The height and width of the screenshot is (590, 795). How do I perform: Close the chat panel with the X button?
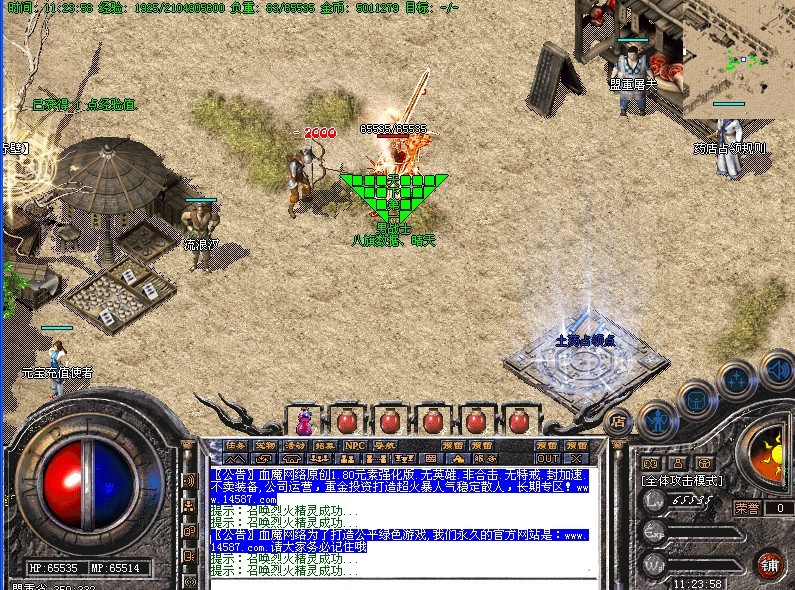pyautogui.click(x=574, y=458)
